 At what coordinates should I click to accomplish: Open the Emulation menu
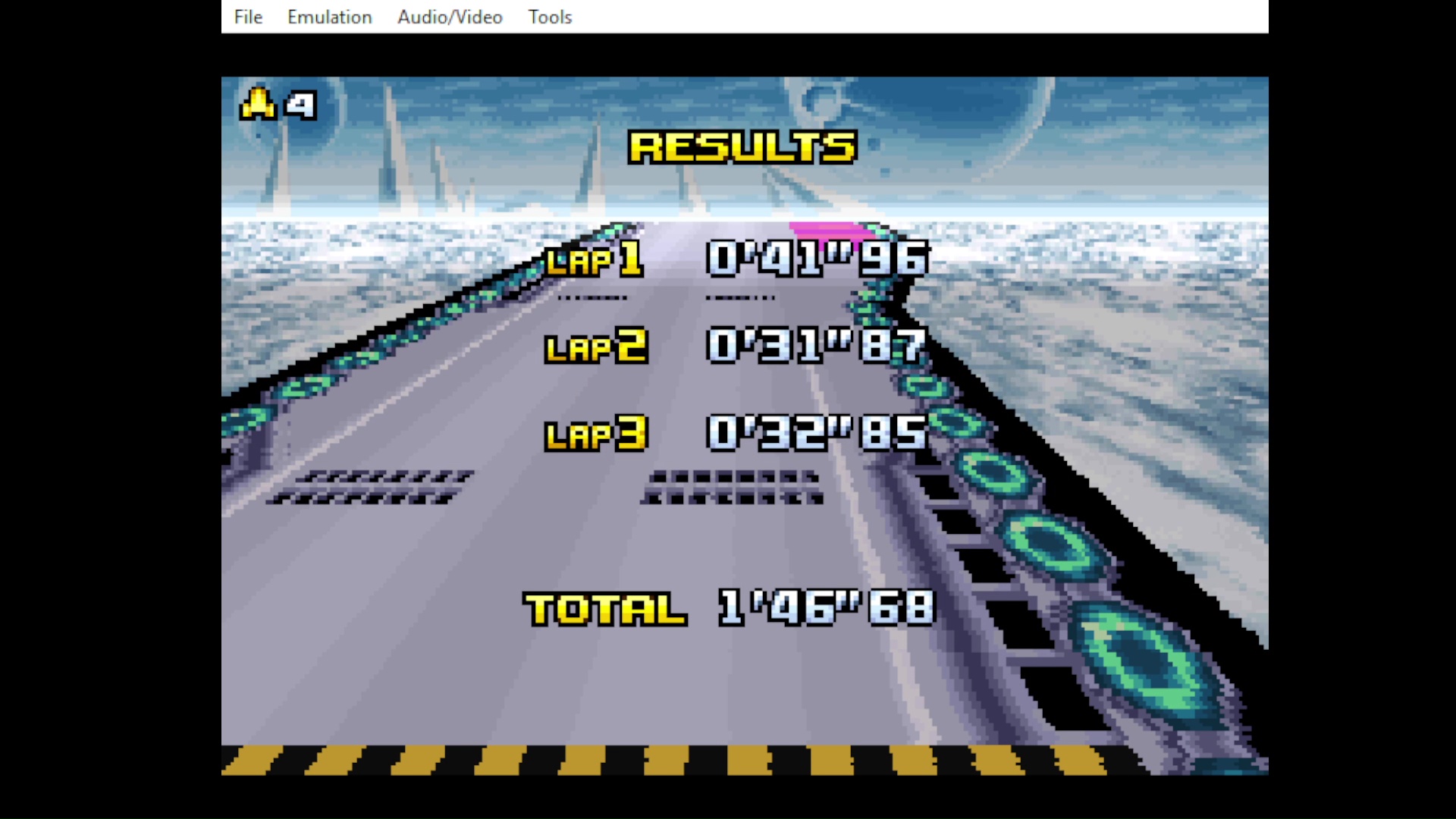click(329, 17)
